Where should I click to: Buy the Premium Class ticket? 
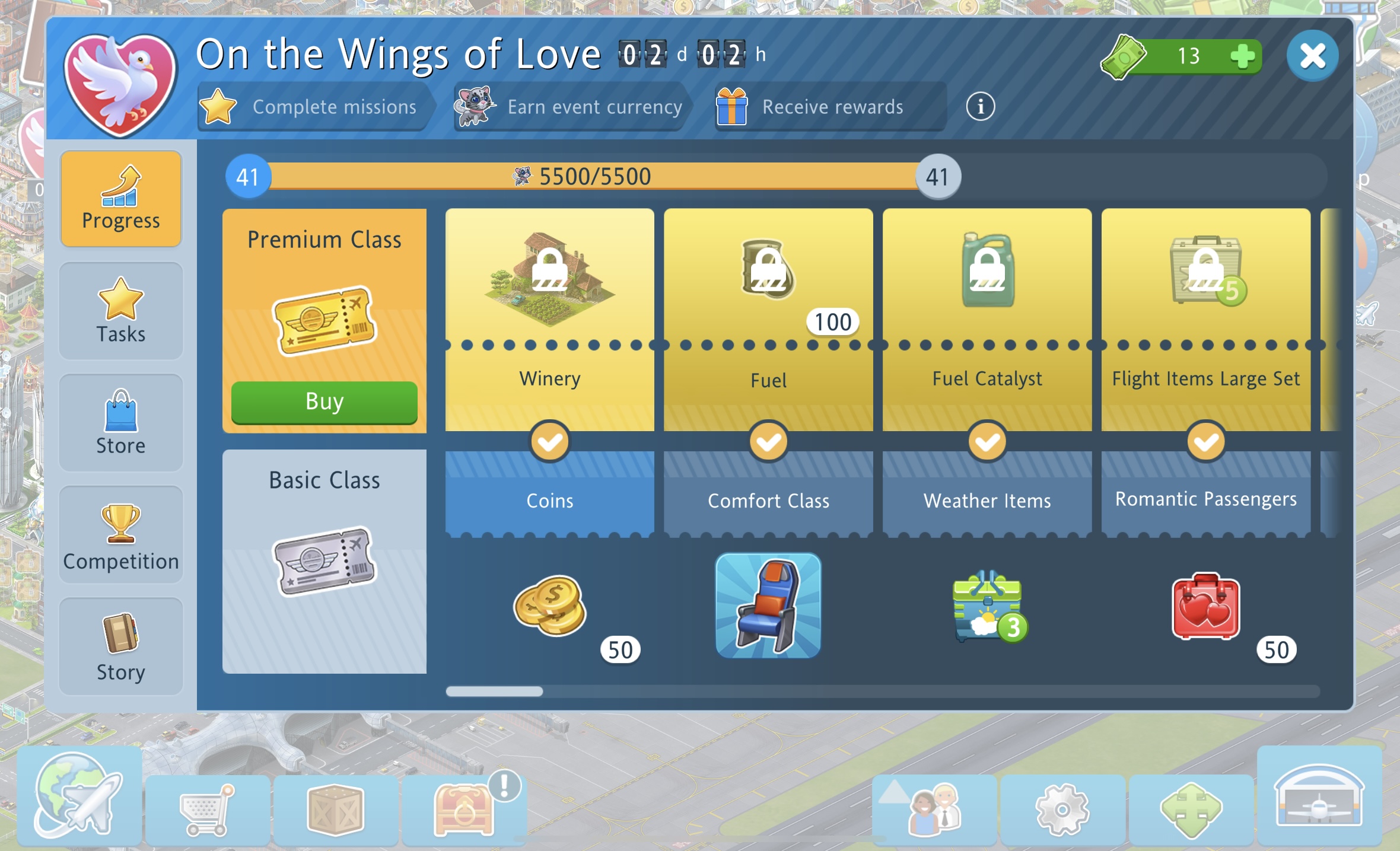(x=324, y=402)
